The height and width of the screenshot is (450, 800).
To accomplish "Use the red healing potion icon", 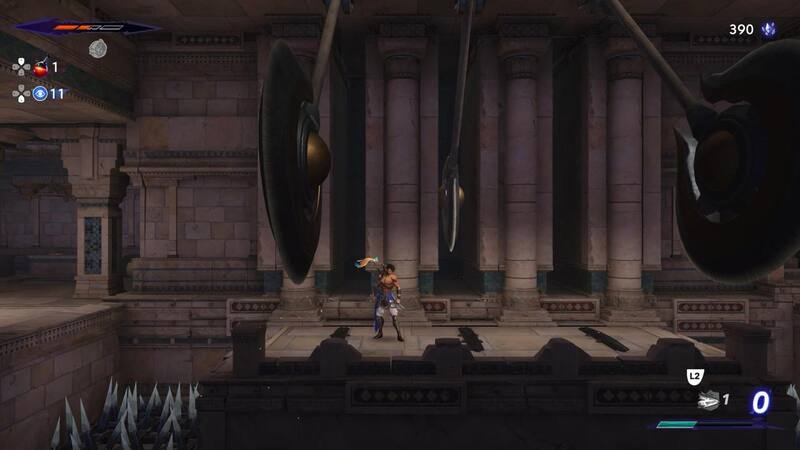I will tap(41, 67).
